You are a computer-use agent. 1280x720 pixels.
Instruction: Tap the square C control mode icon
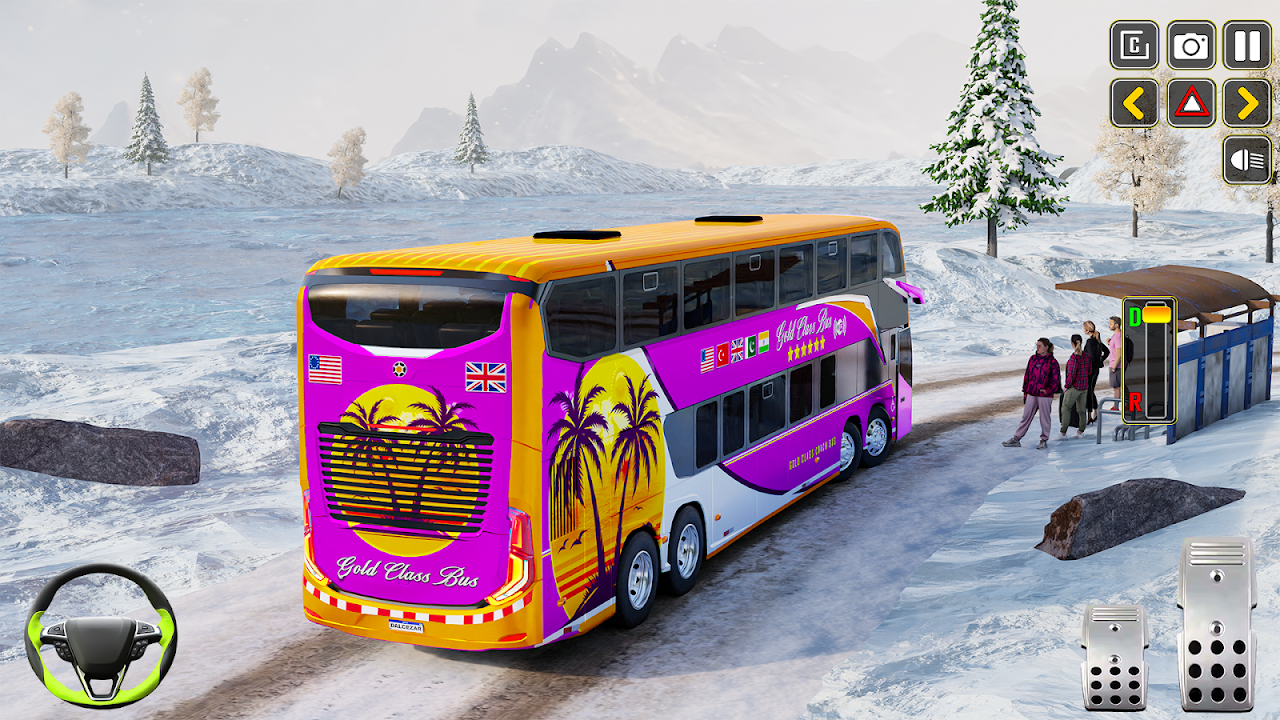(x=1134, y=46)
